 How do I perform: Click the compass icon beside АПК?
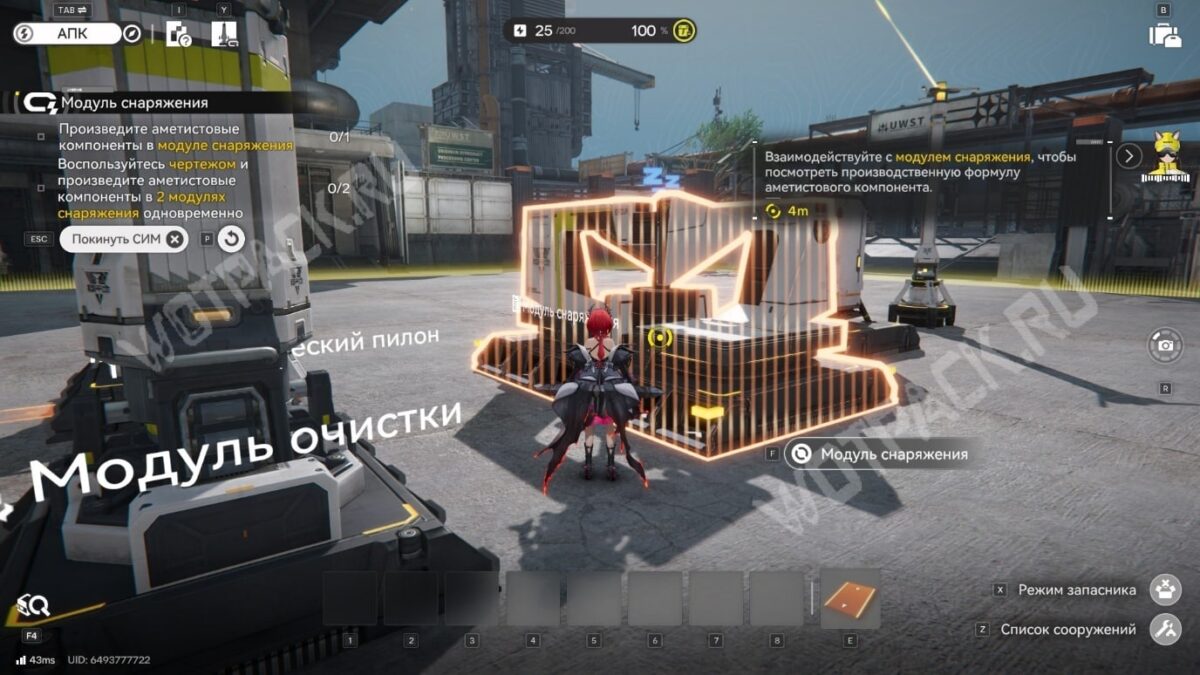(131, 34)
